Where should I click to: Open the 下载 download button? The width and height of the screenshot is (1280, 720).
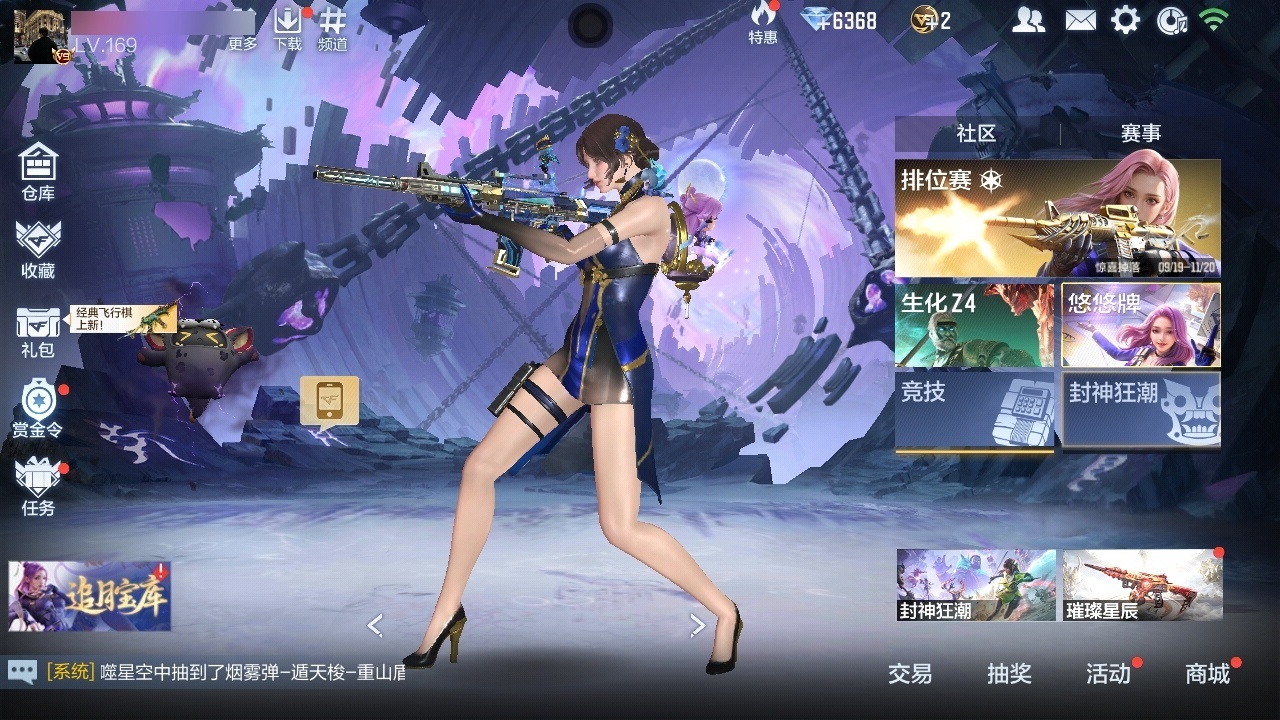pyautogui.click(x=288, y=28)
